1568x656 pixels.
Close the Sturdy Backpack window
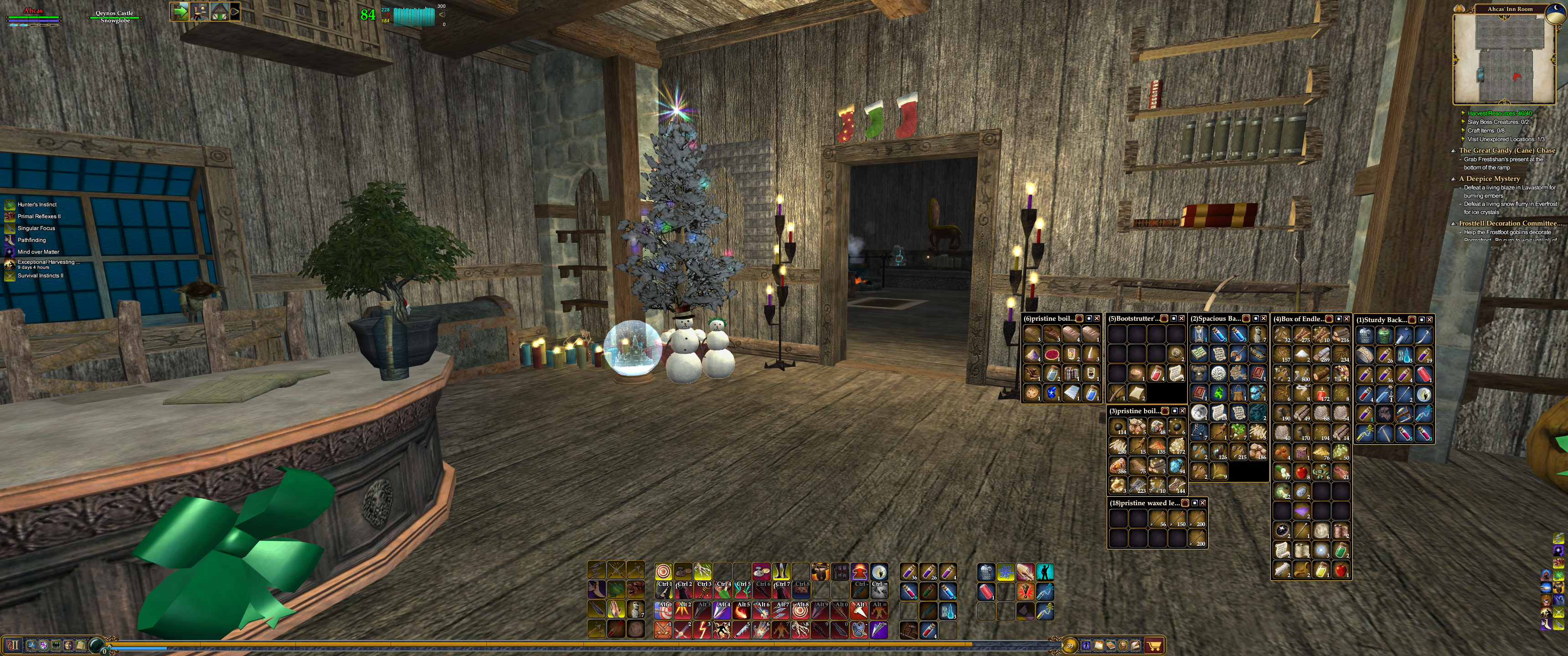pos(1429,319)
